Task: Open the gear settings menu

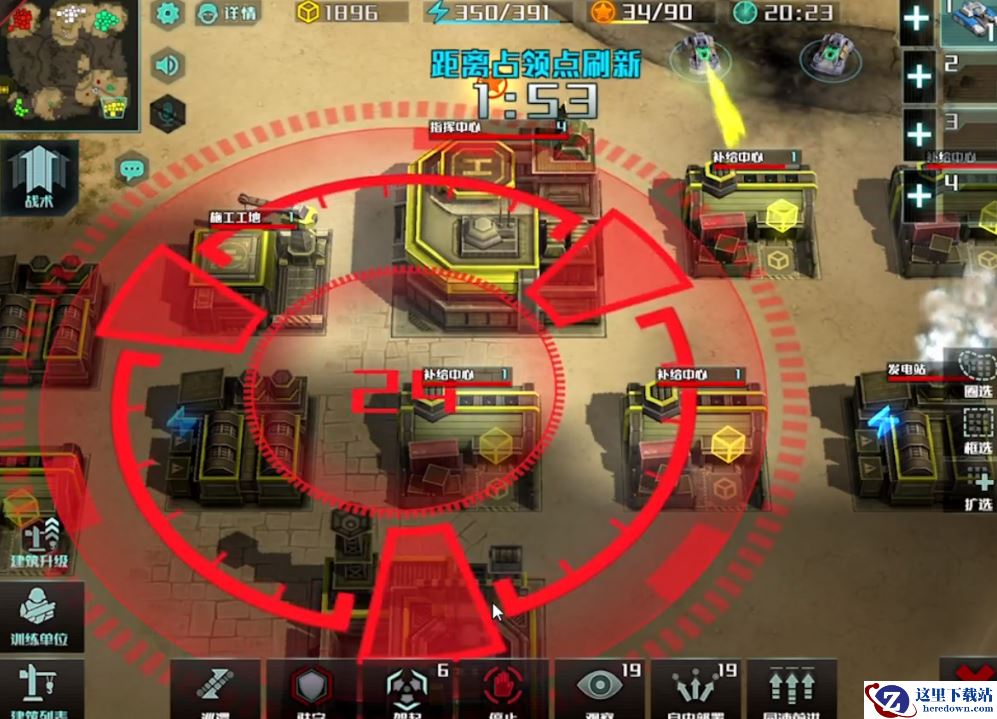Action: [168, 13]
